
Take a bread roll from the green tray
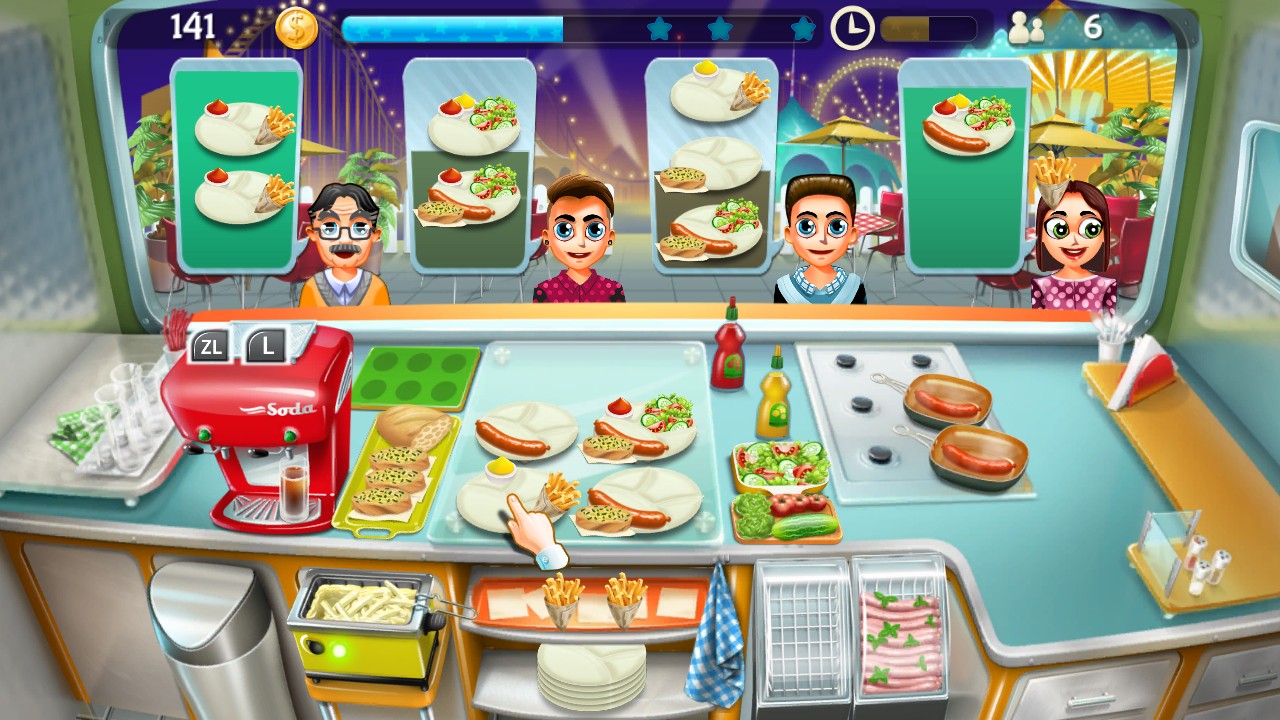click(x=415, y=425)
